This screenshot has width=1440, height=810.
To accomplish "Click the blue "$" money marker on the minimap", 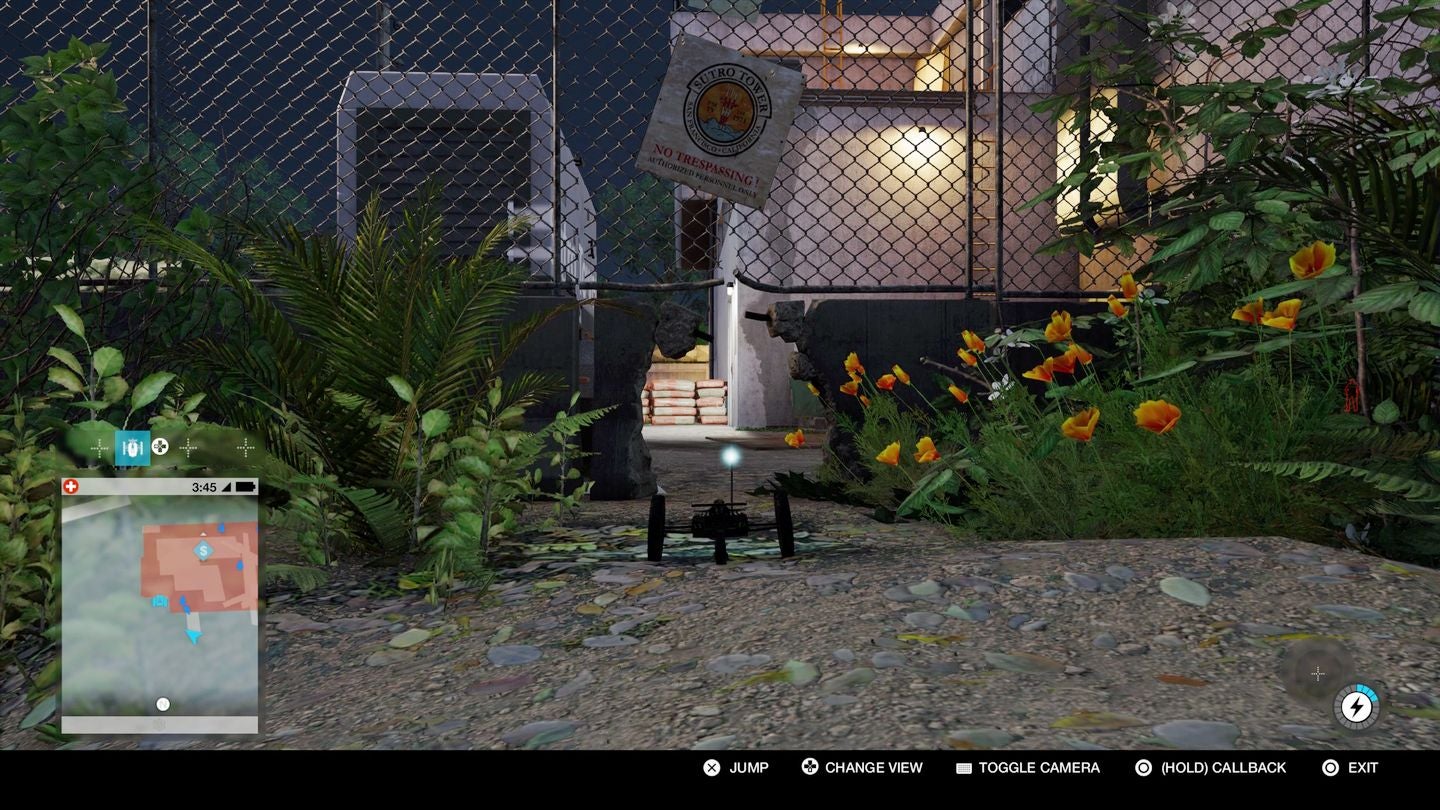I will tap(202, 550).
